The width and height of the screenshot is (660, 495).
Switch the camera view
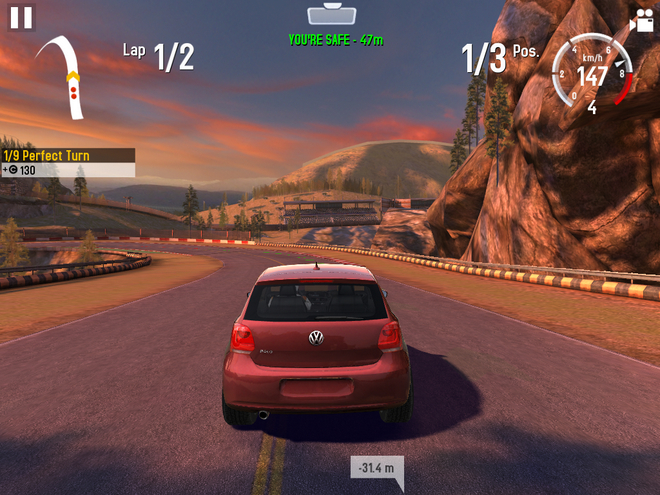pyautogui.click(x=641, y=20)
